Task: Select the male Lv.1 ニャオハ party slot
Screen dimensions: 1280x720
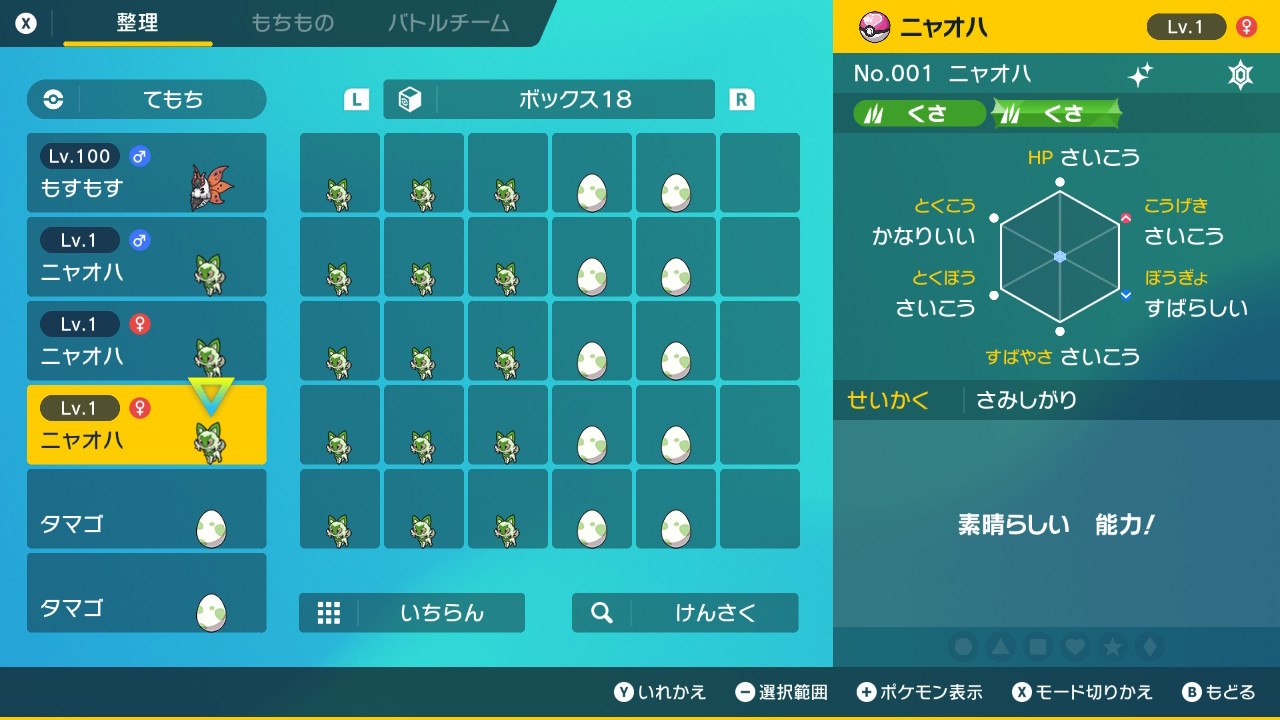Action: [x=147, y=257]
